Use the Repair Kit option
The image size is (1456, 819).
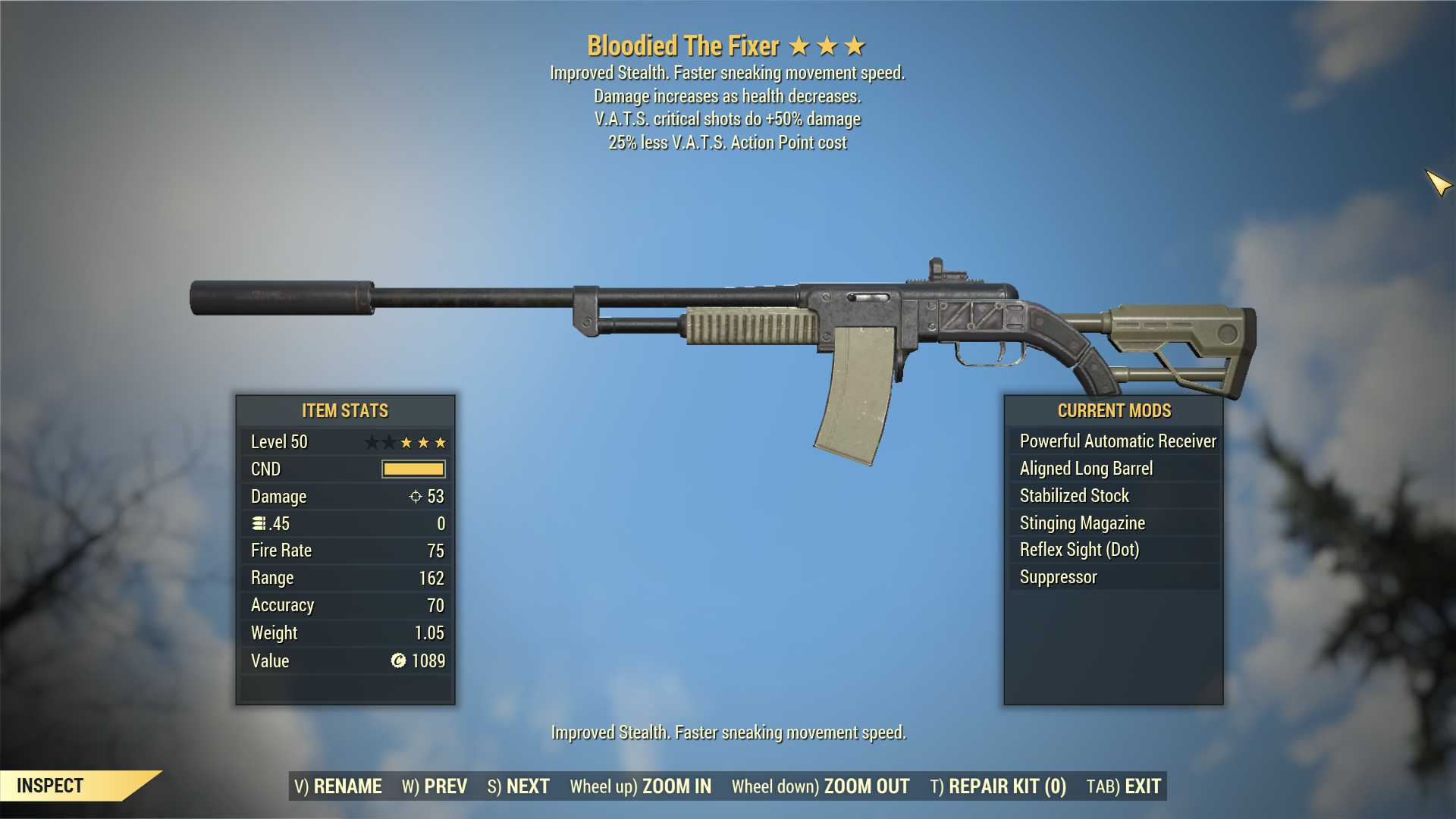pos(998,786)
